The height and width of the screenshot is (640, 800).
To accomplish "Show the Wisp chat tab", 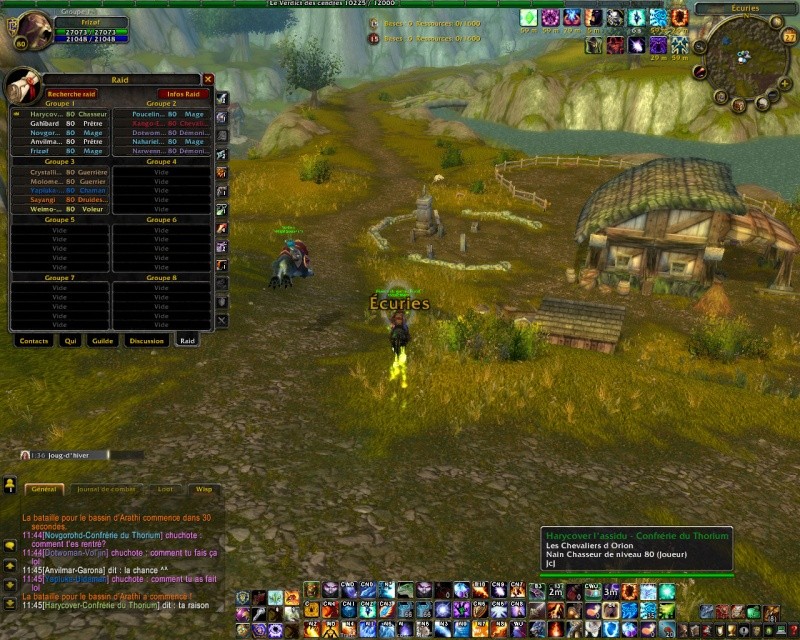I will pyautogui.click(x=203, y=489).
